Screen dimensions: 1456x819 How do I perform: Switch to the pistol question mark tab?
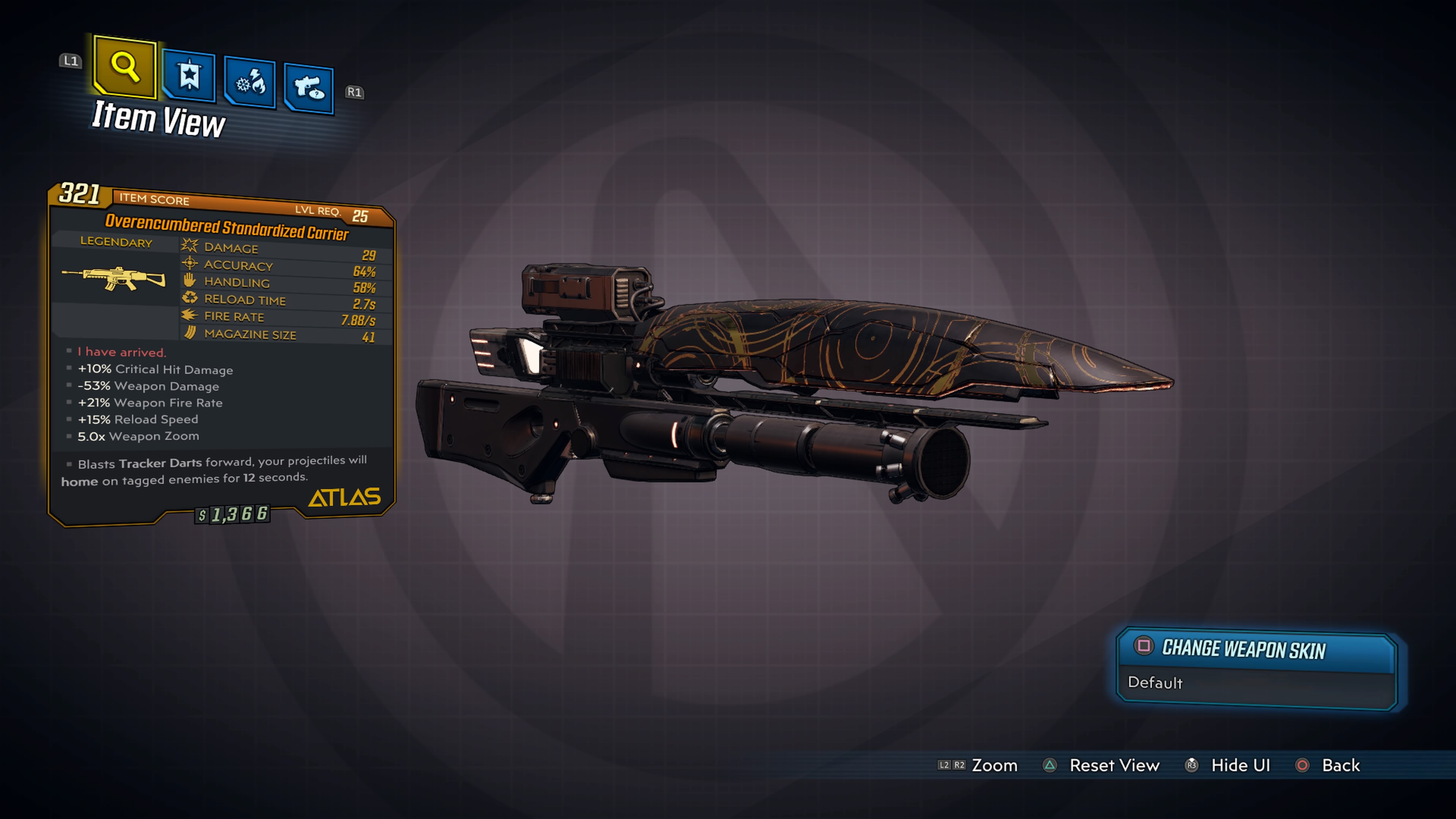pyautogui.click(x=309, y=89)
